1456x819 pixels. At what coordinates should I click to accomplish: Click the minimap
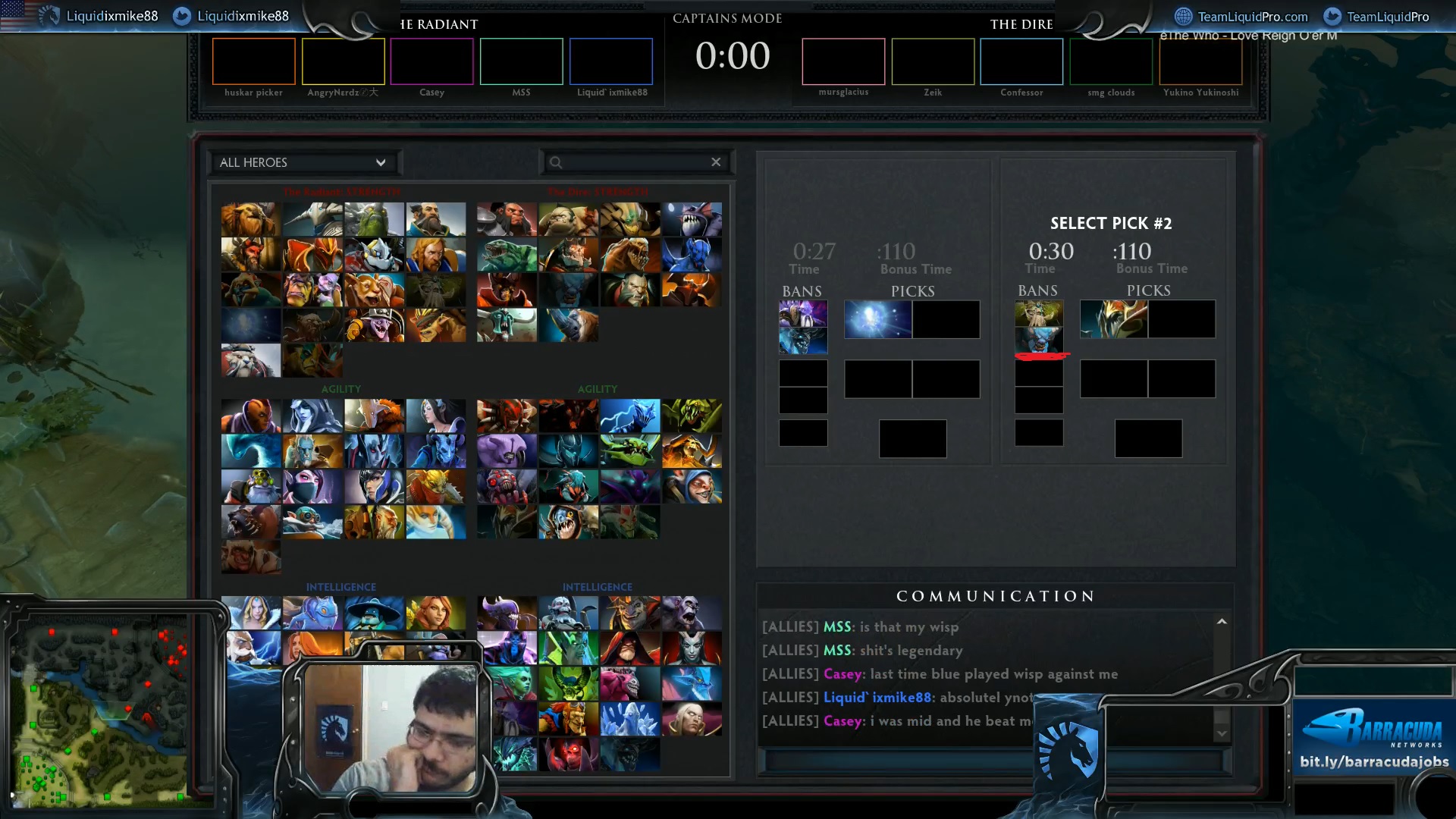coord(99,713)
